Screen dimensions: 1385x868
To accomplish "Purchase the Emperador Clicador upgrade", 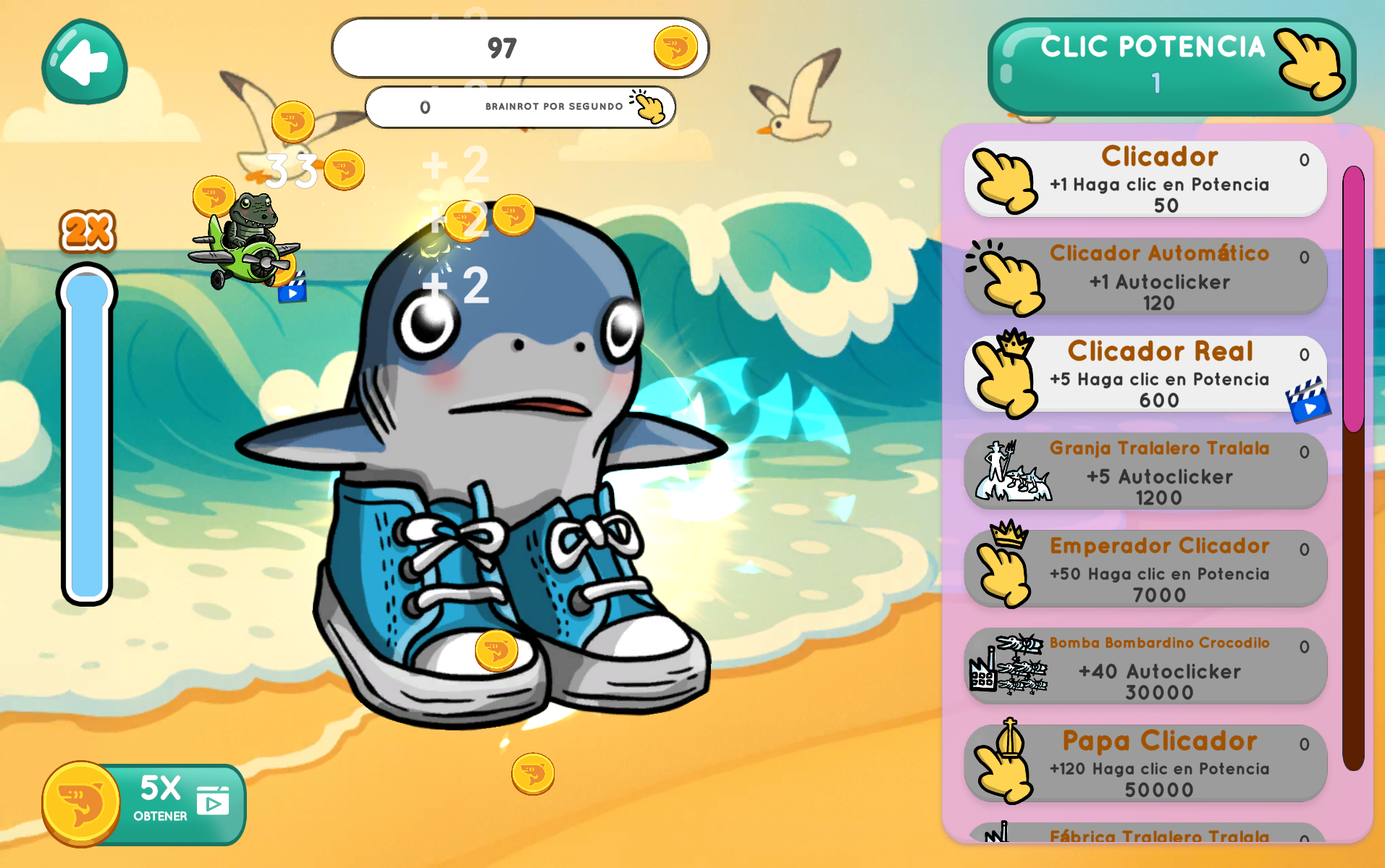I will coord(1145,569).
